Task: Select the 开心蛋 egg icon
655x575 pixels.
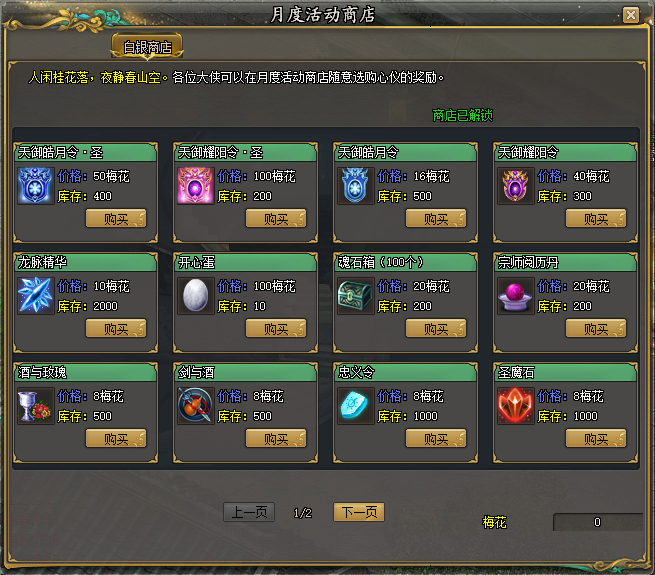Action: point(195,295)
